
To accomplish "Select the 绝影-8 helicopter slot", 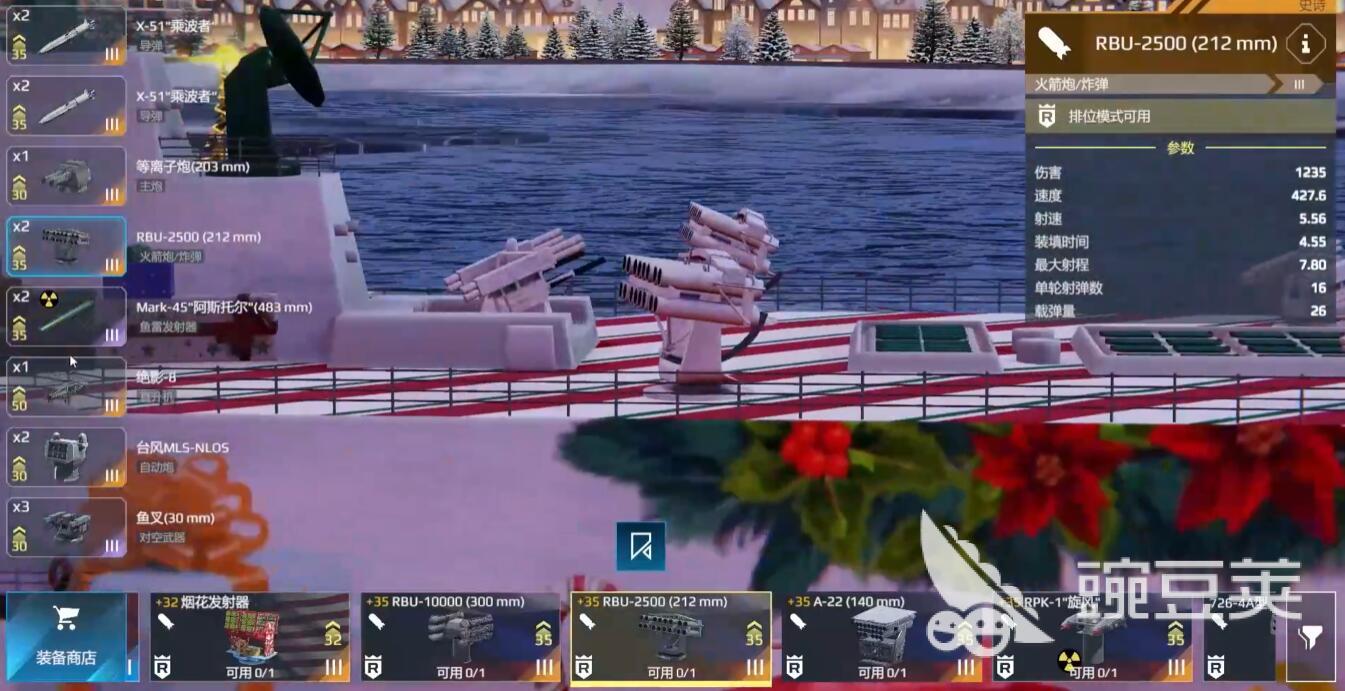I will [66, 387].
